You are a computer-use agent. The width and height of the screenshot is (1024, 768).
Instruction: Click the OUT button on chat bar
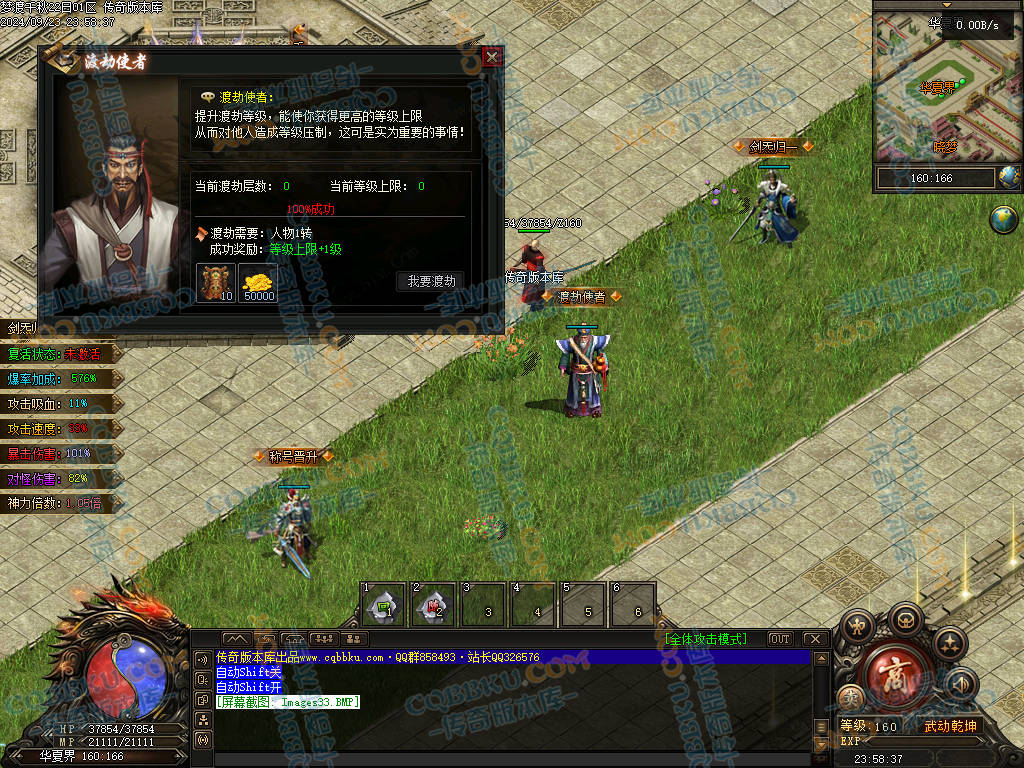(780, 639)
